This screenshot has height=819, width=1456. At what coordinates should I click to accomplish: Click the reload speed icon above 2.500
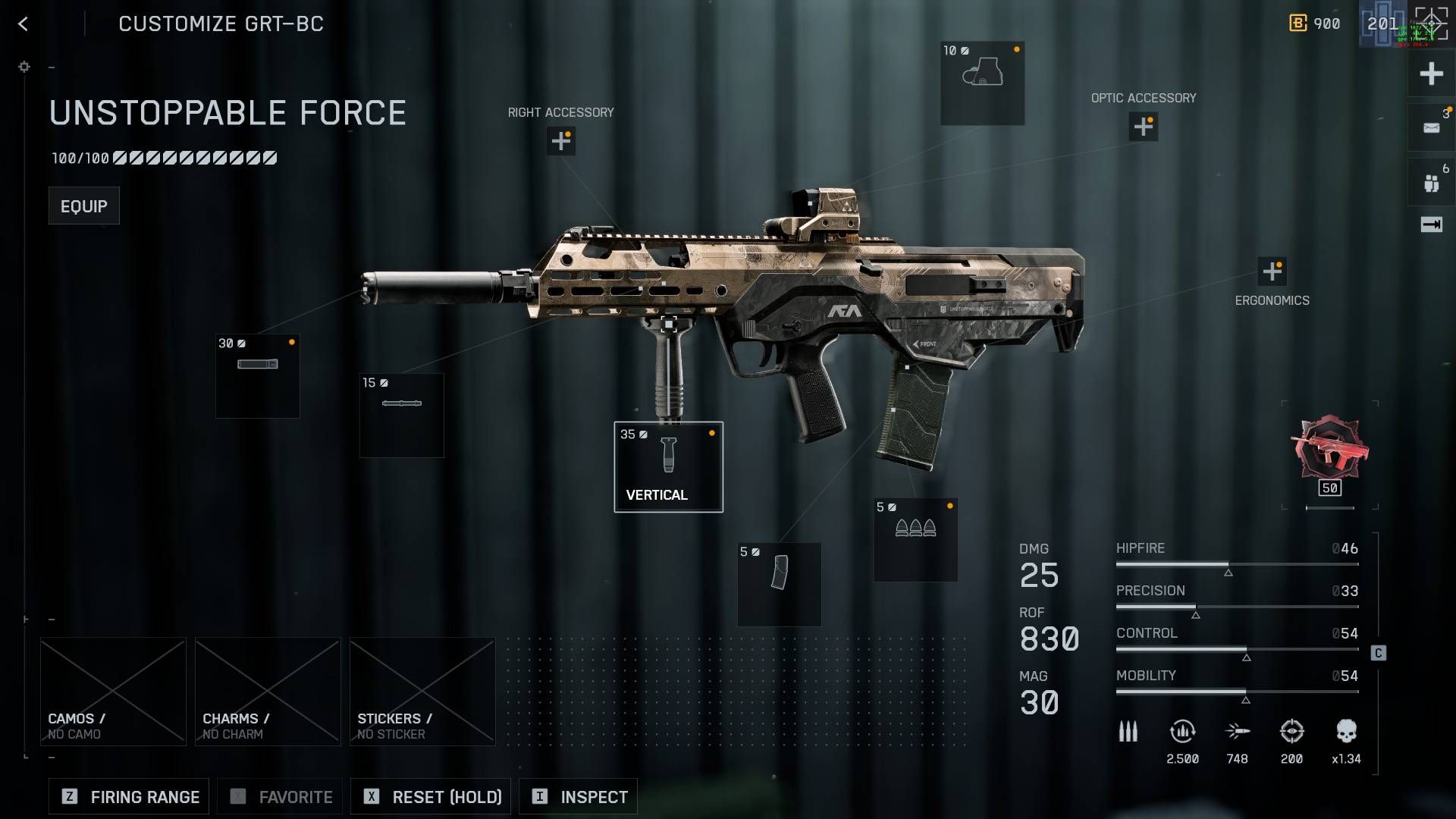click(1182, 730)
